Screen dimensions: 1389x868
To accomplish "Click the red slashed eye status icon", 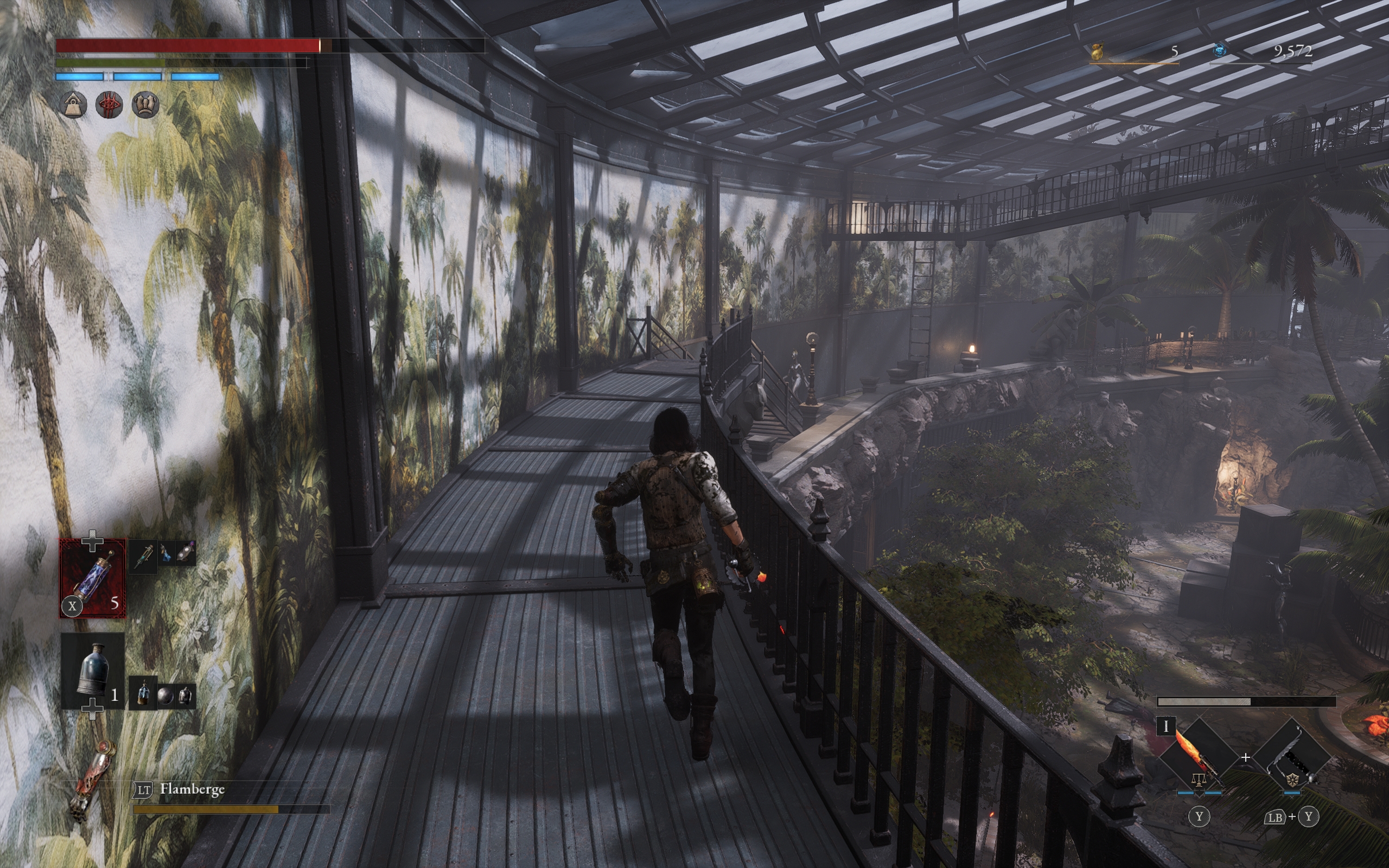I will tap(109, 105).
